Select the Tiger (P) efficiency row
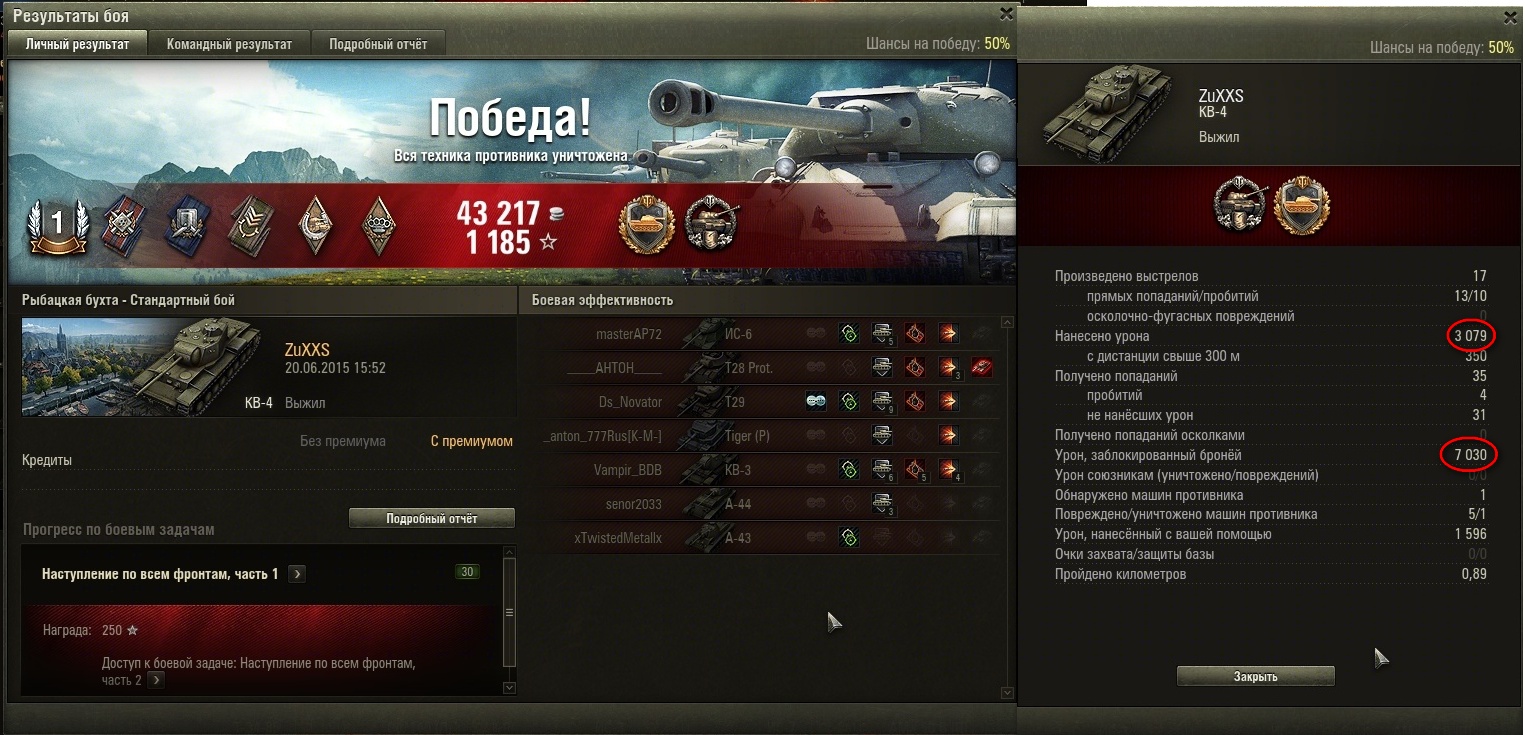The width and height of the screenshot is (1525, 735). coord(760,436)
